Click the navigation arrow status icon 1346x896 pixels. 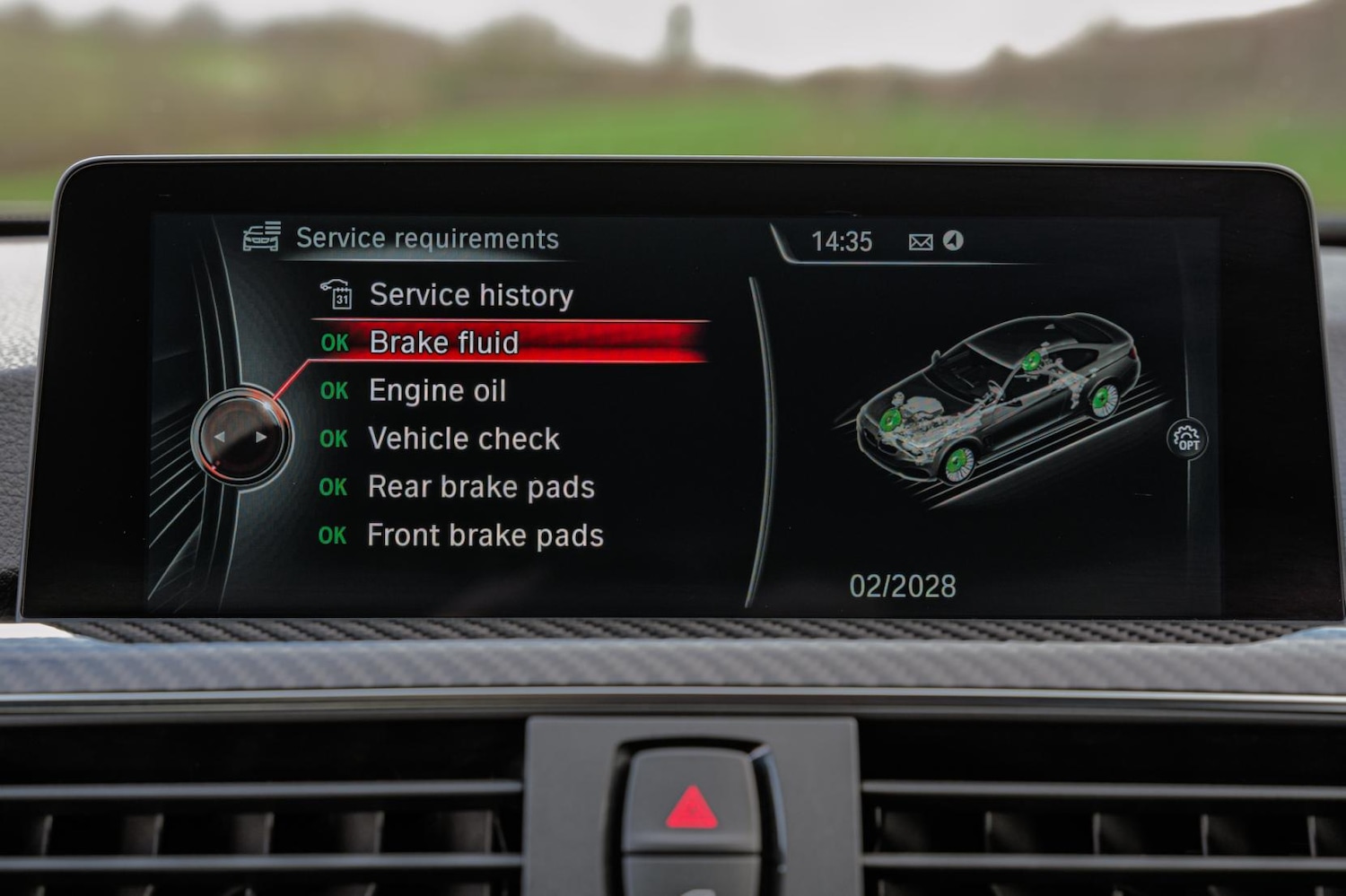(953, 240)
